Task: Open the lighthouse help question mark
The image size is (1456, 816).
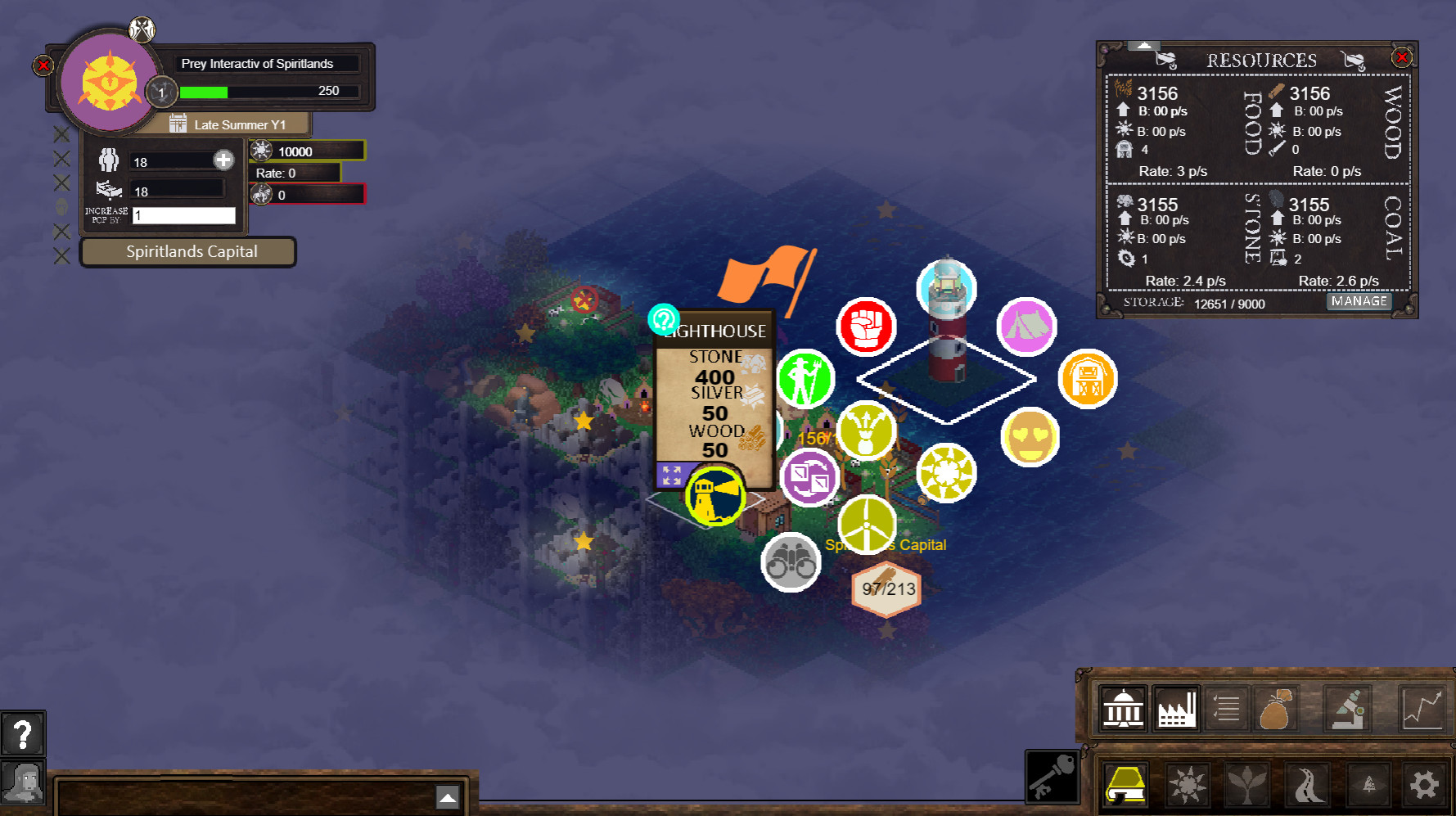Action: (663, 319)
